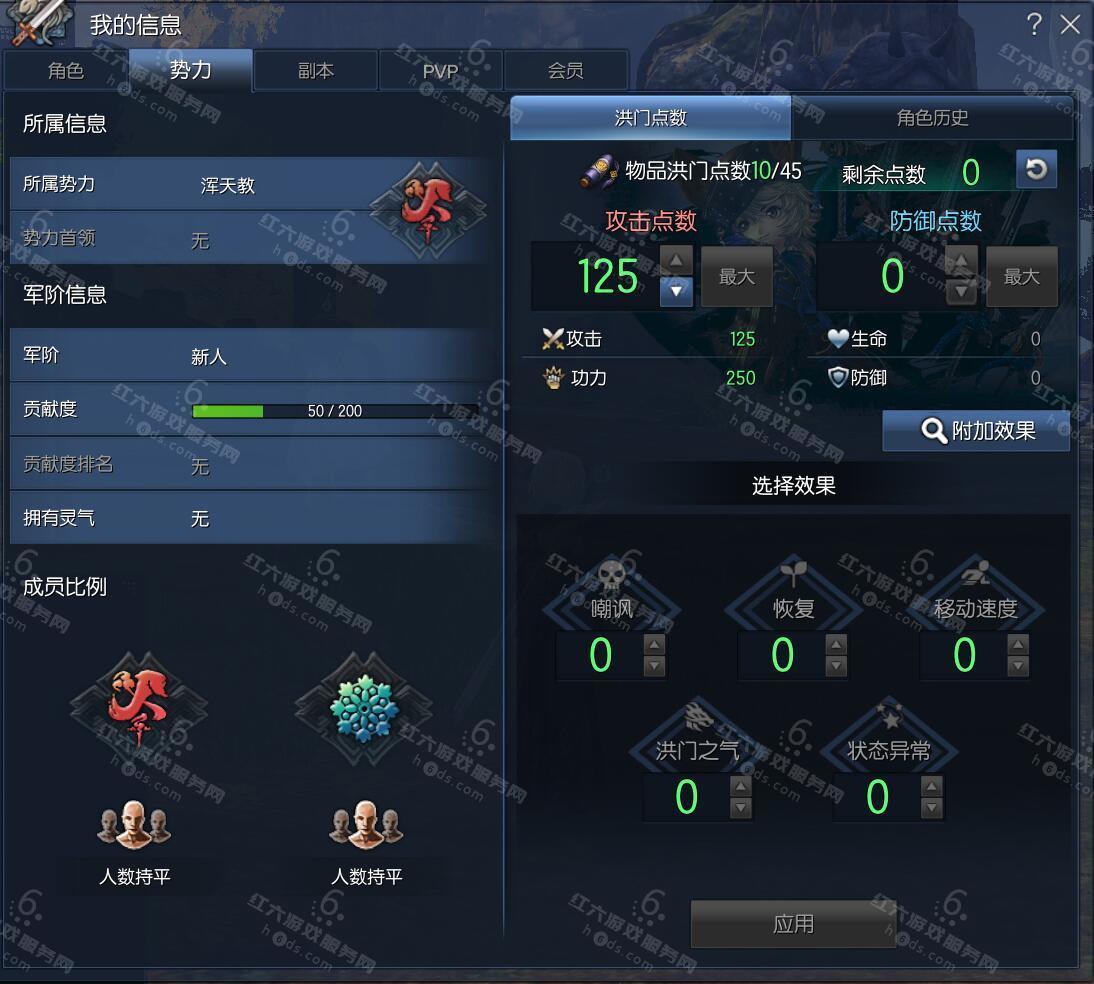Increase 攻击点数 by one step

(677, 261)
